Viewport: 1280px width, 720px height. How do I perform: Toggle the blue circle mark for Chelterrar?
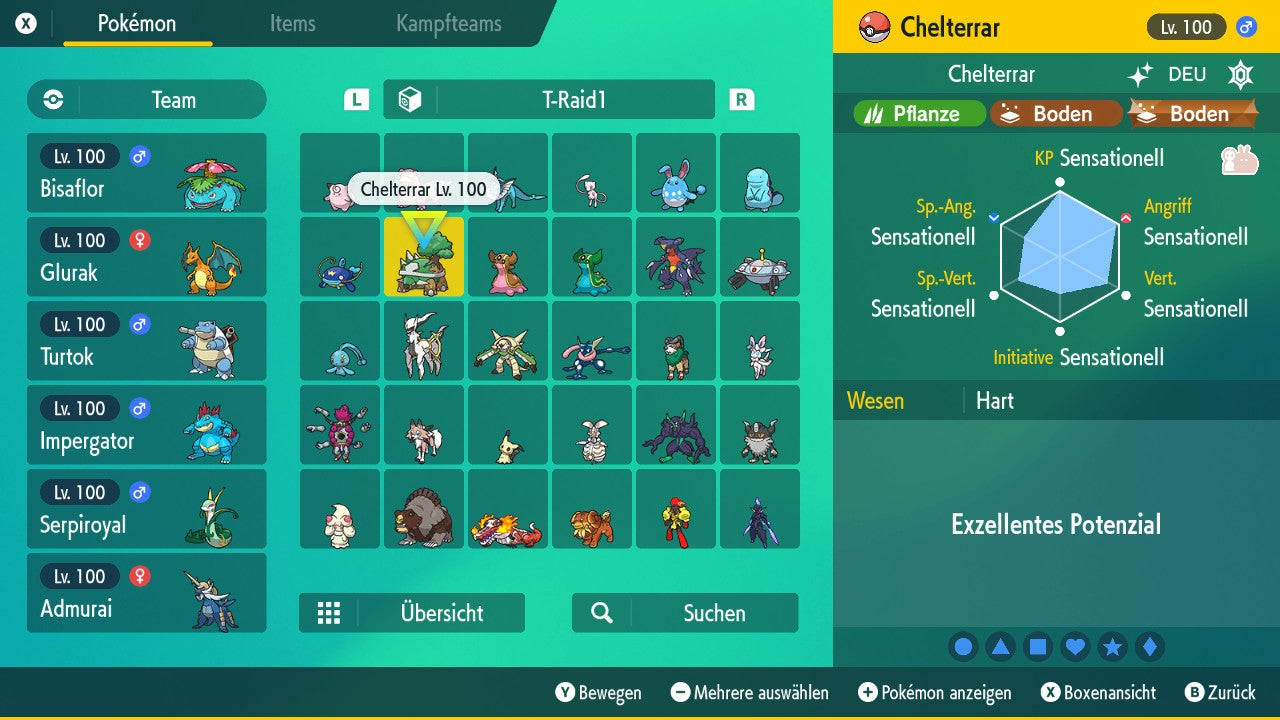[963, 647]
